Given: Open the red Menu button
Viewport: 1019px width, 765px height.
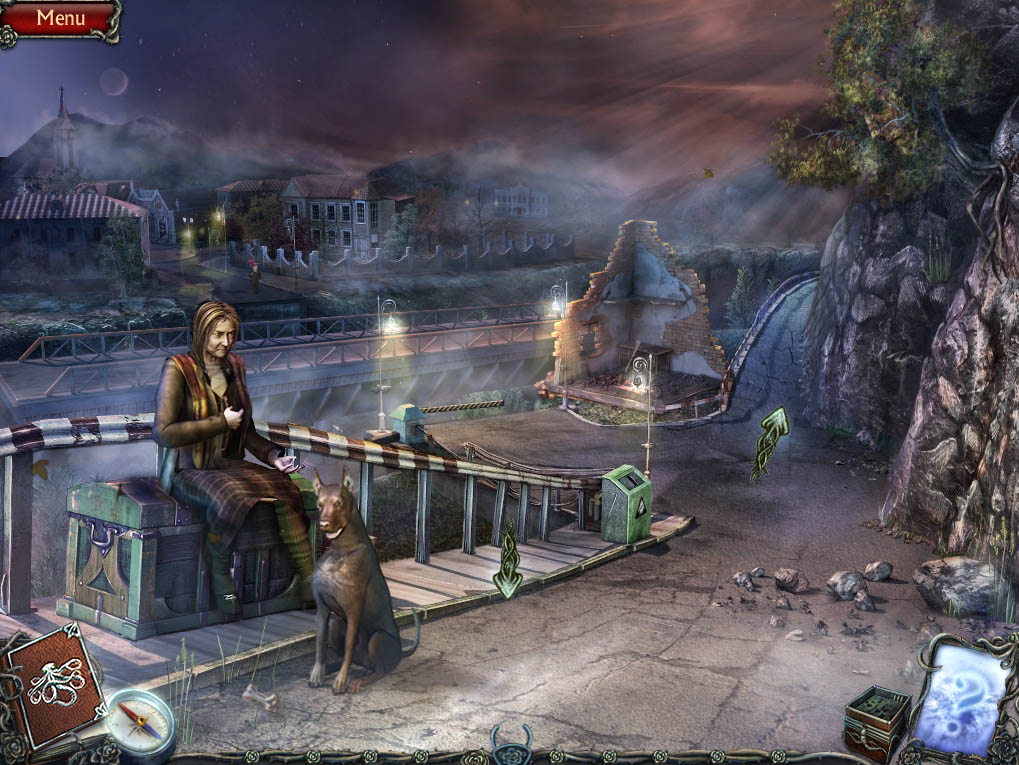Looking at the screenshot, I should 60,17.
